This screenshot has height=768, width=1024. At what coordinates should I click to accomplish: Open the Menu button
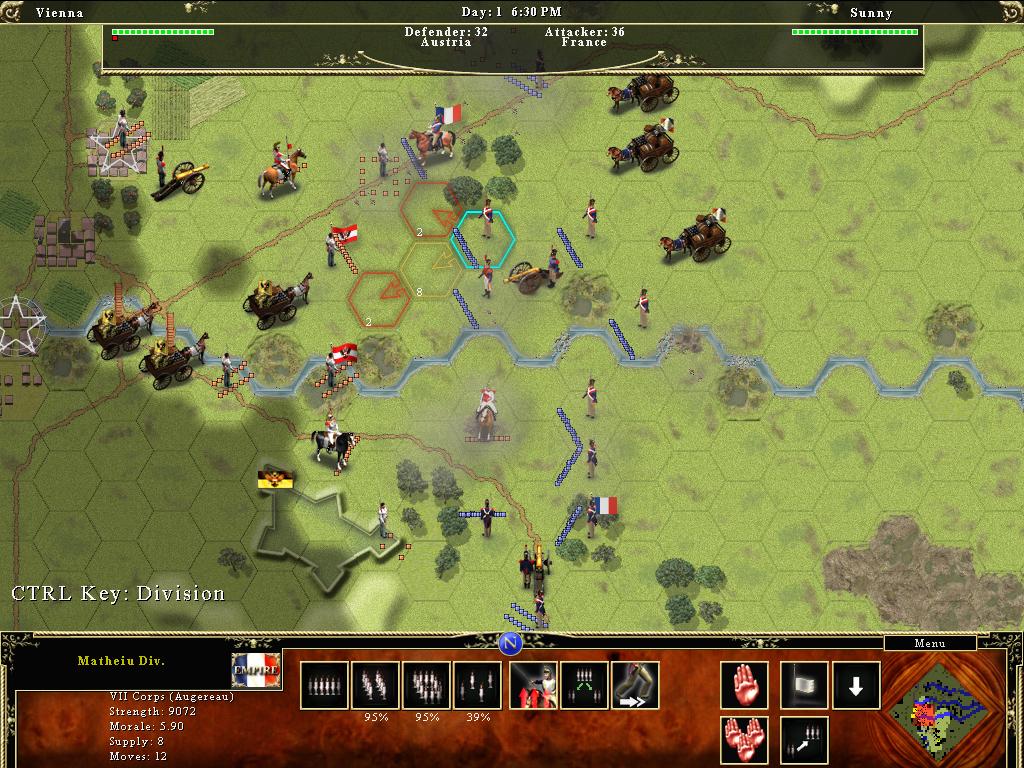[x=929, y=643]
